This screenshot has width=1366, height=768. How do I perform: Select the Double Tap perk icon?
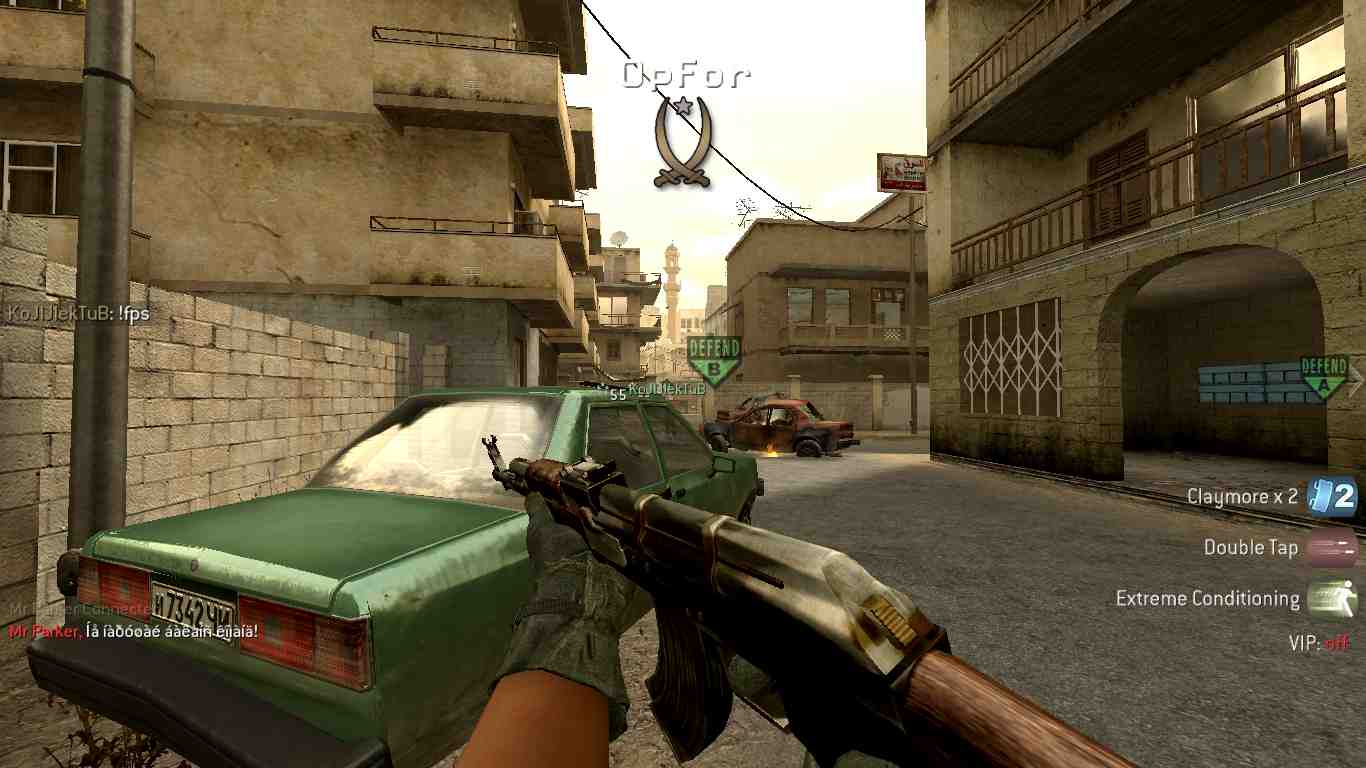click(1332, 547)
